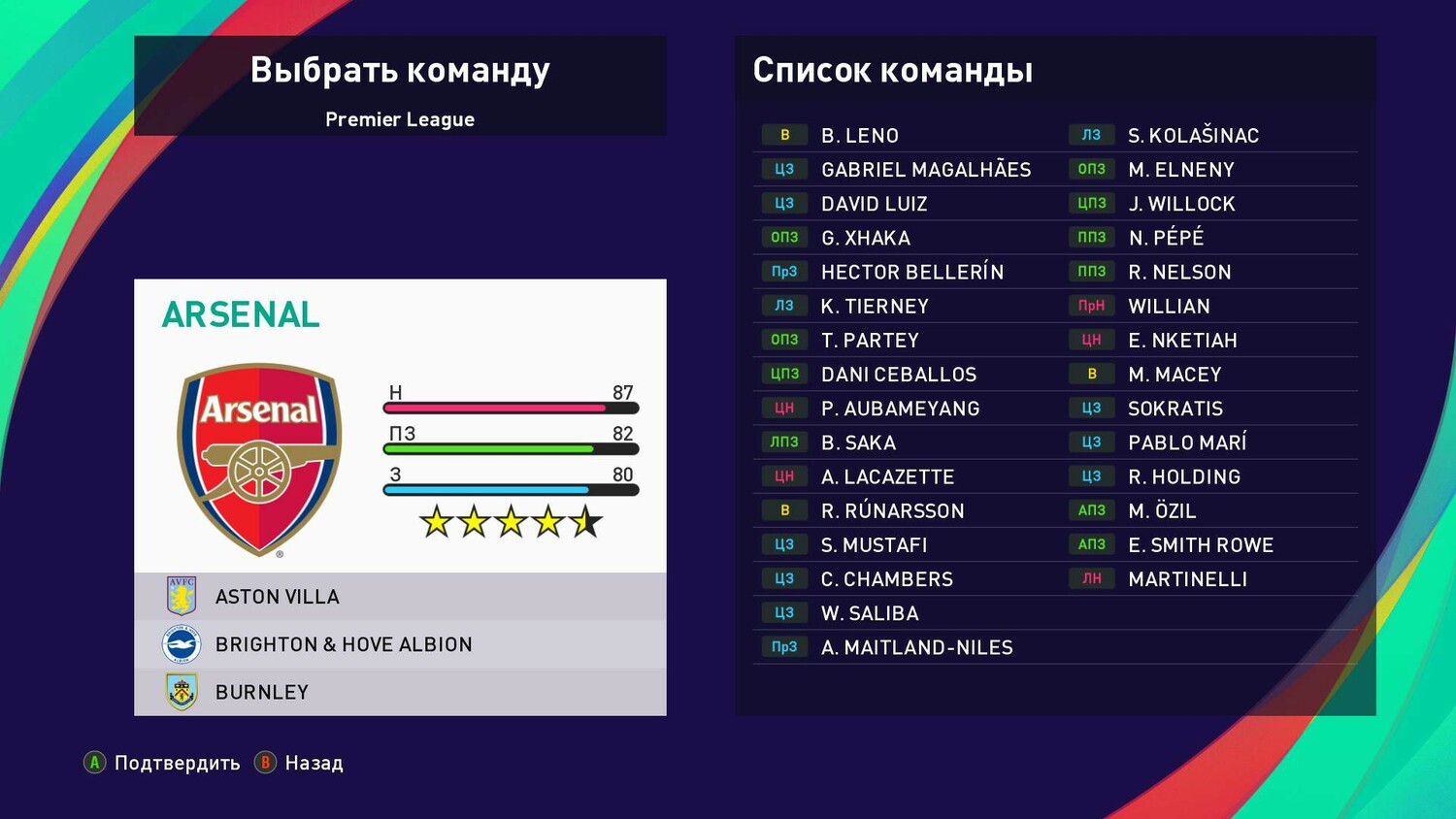Screen dimensions: 1456x819
Task: Select A. Maitland-Niles row
Action: pyautogui.click(x=916, y=647)
